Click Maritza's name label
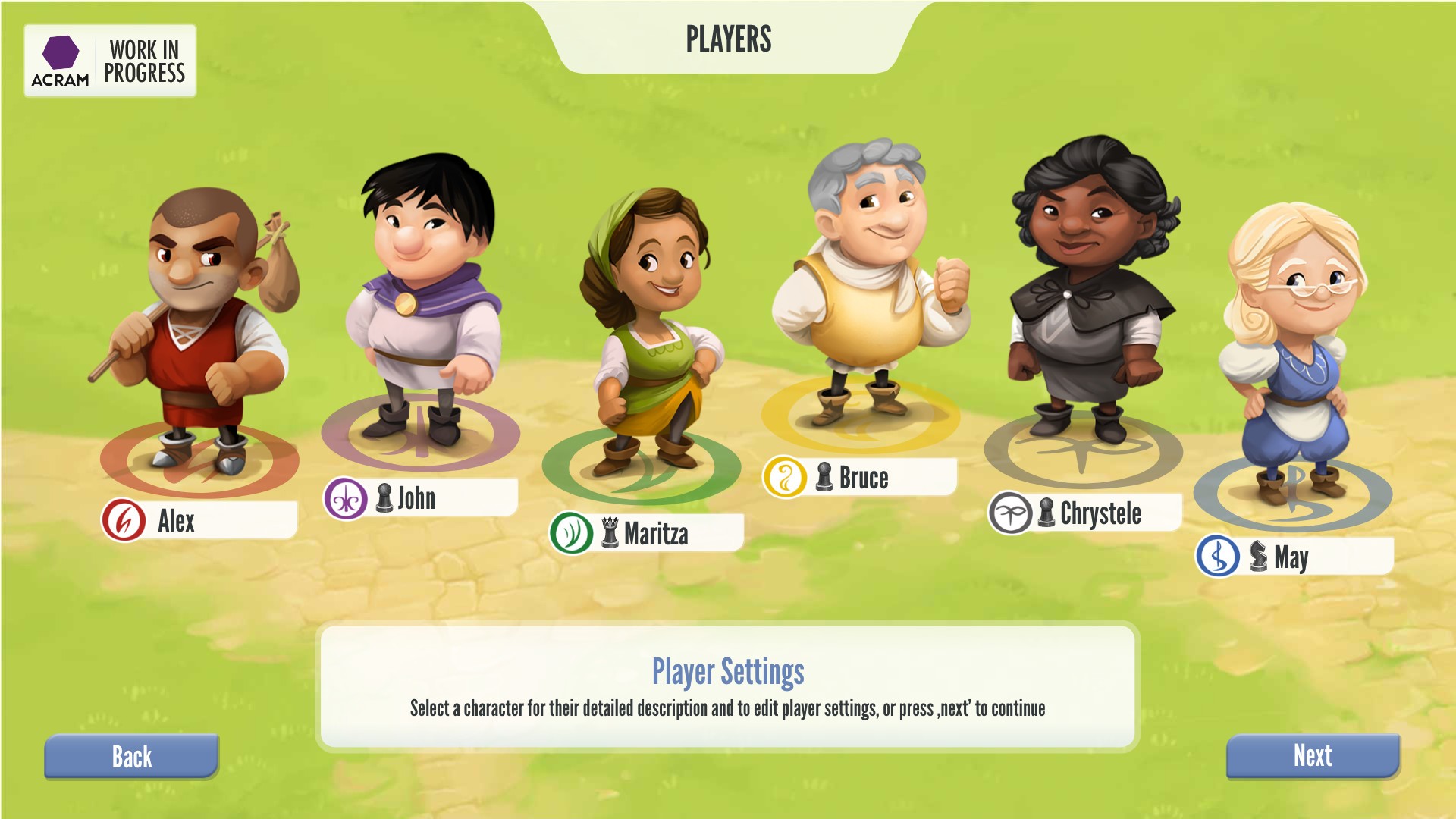Viewport: 1456px width, 819px height. click(656, 533)
